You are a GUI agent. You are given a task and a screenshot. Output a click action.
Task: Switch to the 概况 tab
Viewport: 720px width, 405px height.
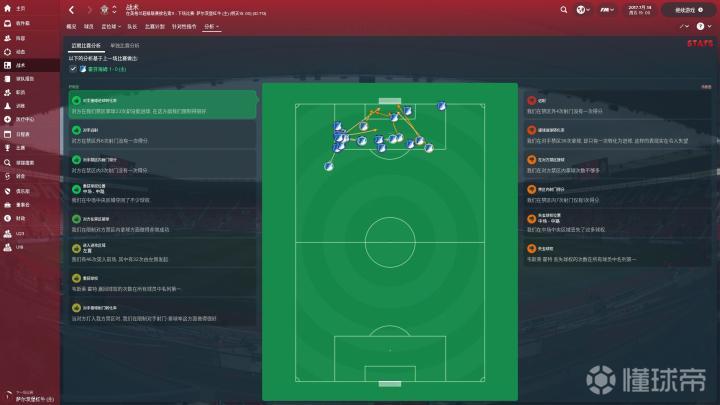coord(71,26)
